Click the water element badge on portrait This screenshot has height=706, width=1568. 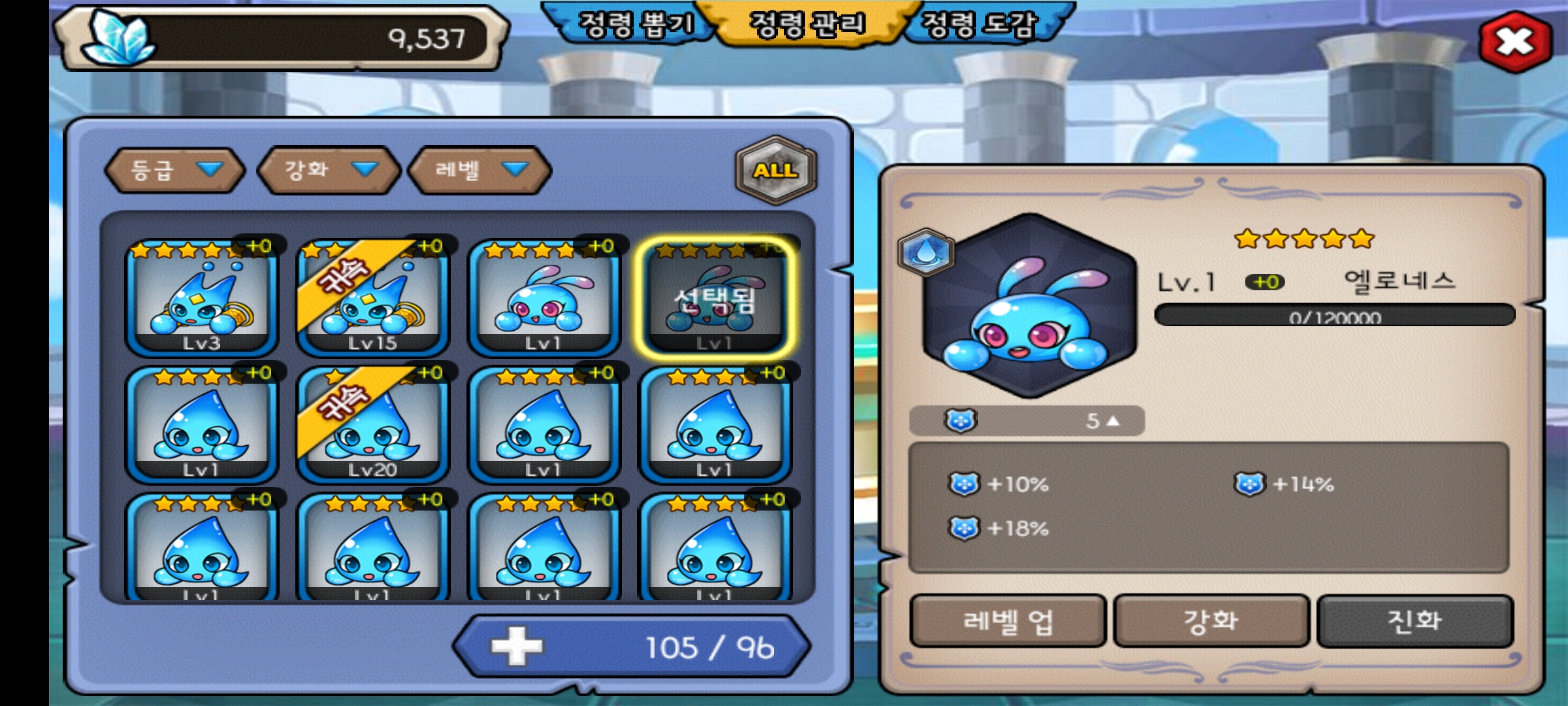point(925,252)
